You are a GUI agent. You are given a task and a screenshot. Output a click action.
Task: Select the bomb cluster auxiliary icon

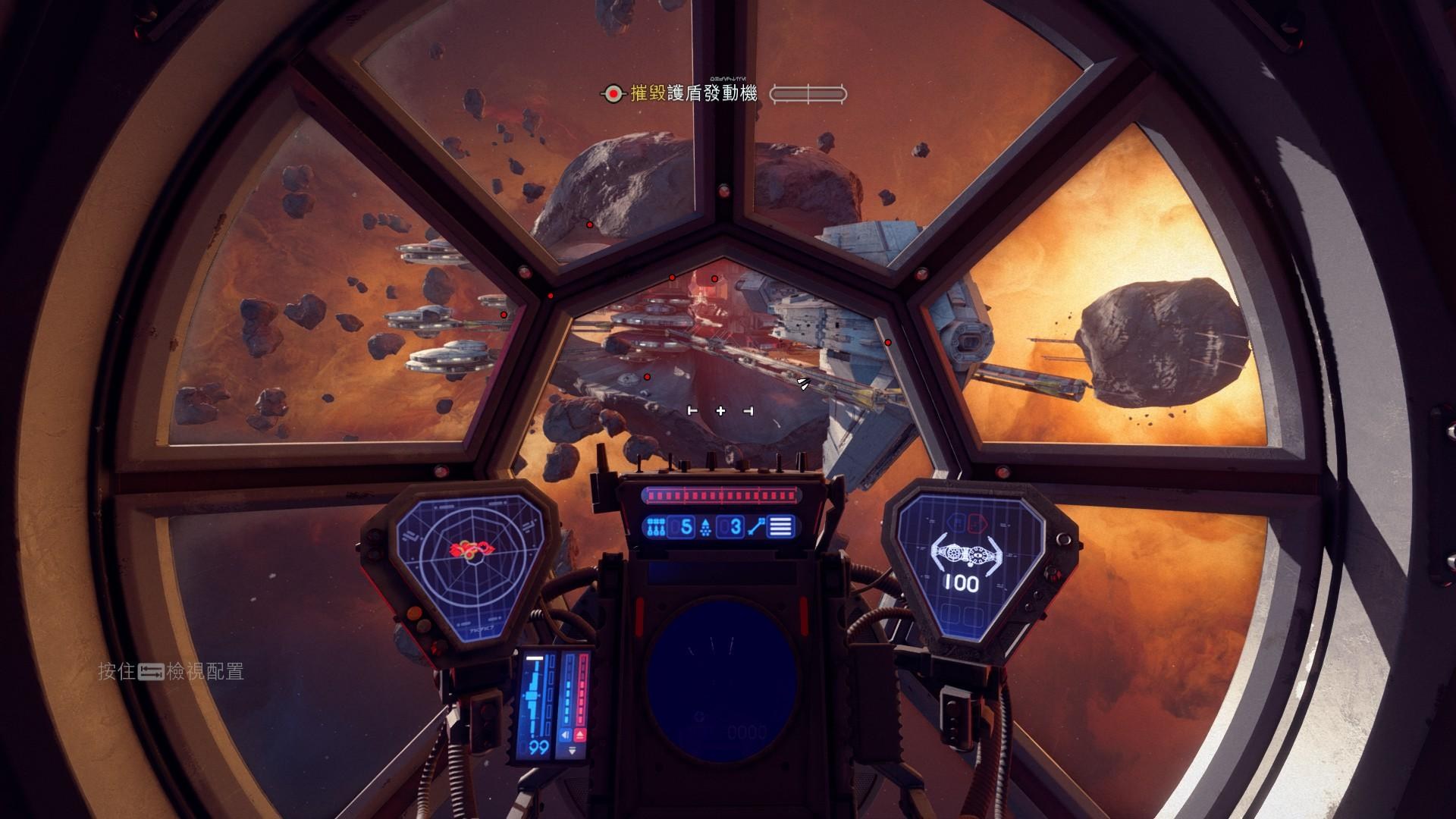click(657, 526)
